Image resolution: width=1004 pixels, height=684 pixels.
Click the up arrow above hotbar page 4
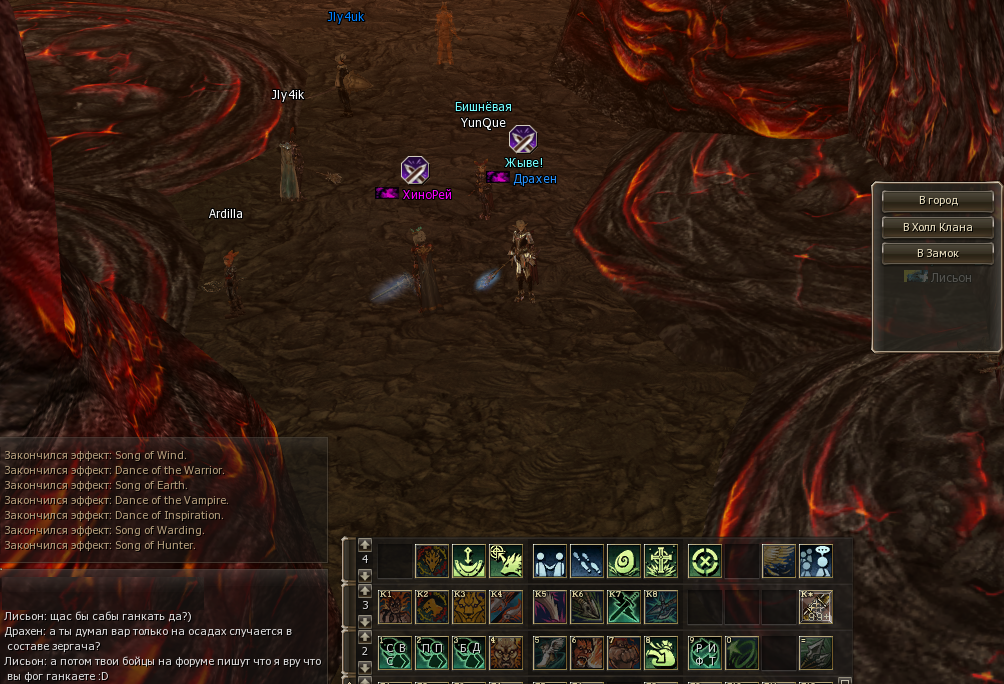(365, 545)
